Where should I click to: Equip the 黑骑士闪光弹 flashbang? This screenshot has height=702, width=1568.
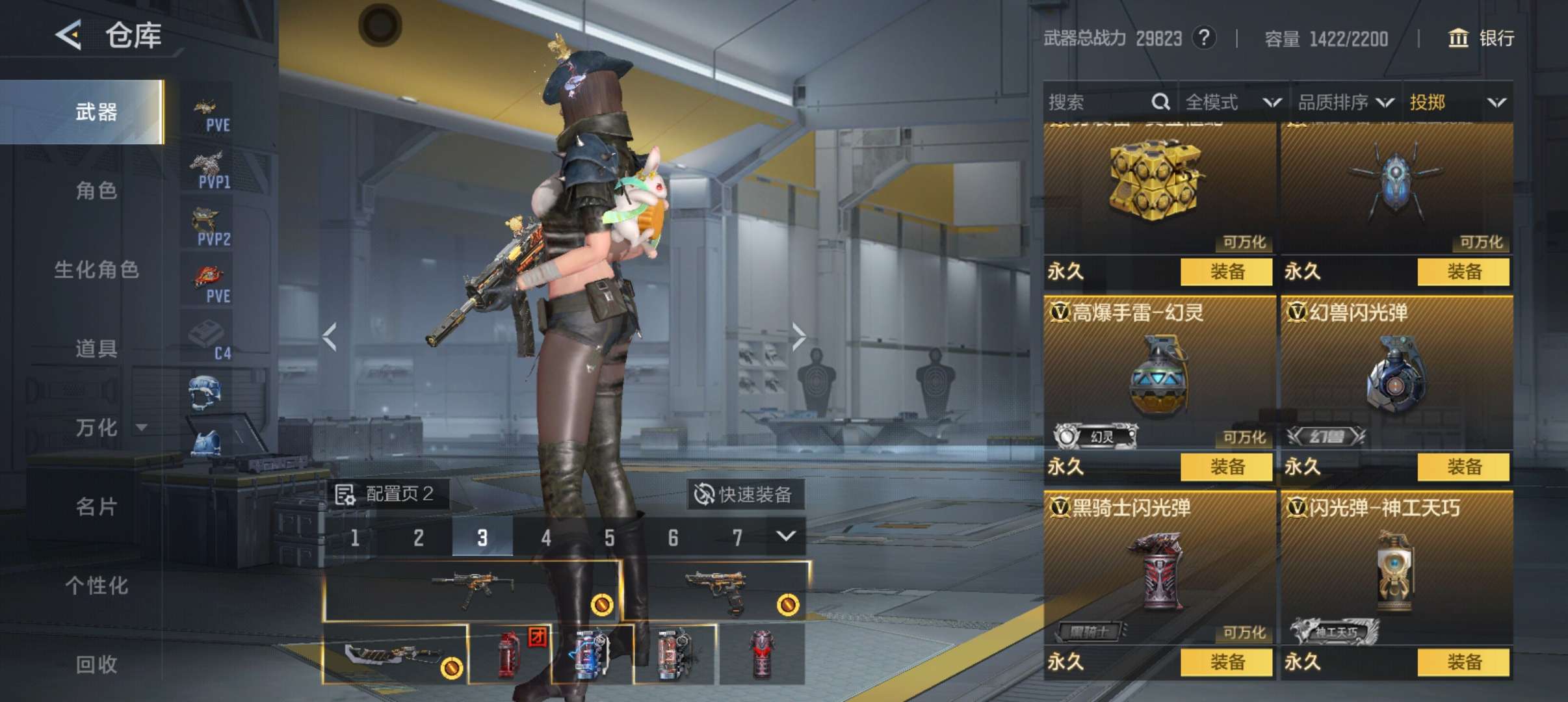pyautogui.click(x=1226, y=662)
